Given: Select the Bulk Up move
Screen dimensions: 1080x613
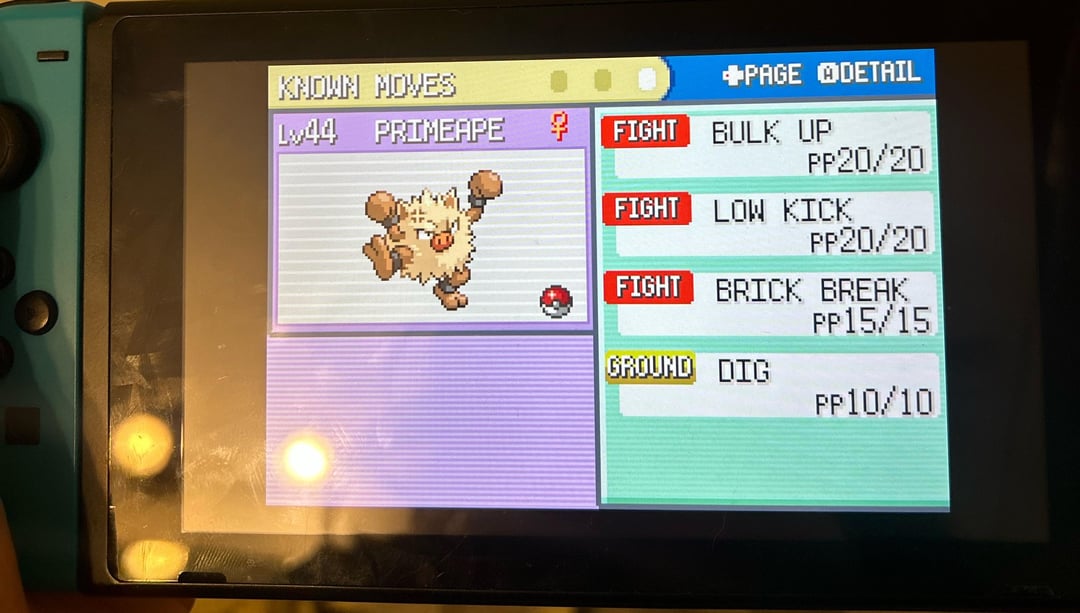Looking at the screenshot, I should (770, 144).
